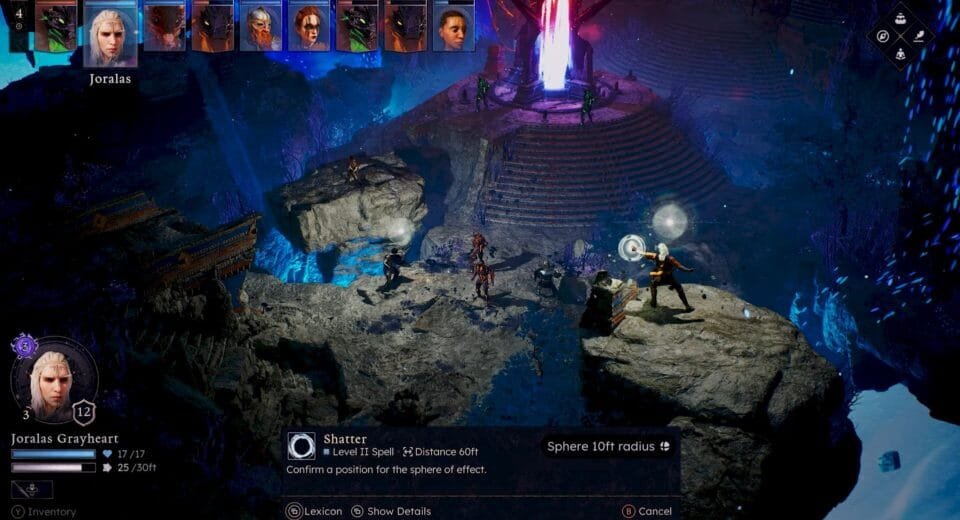Click Joralas Grayheart's large character portrait
The height and width of the screenshot is (520, 960).
coord(55,379)
